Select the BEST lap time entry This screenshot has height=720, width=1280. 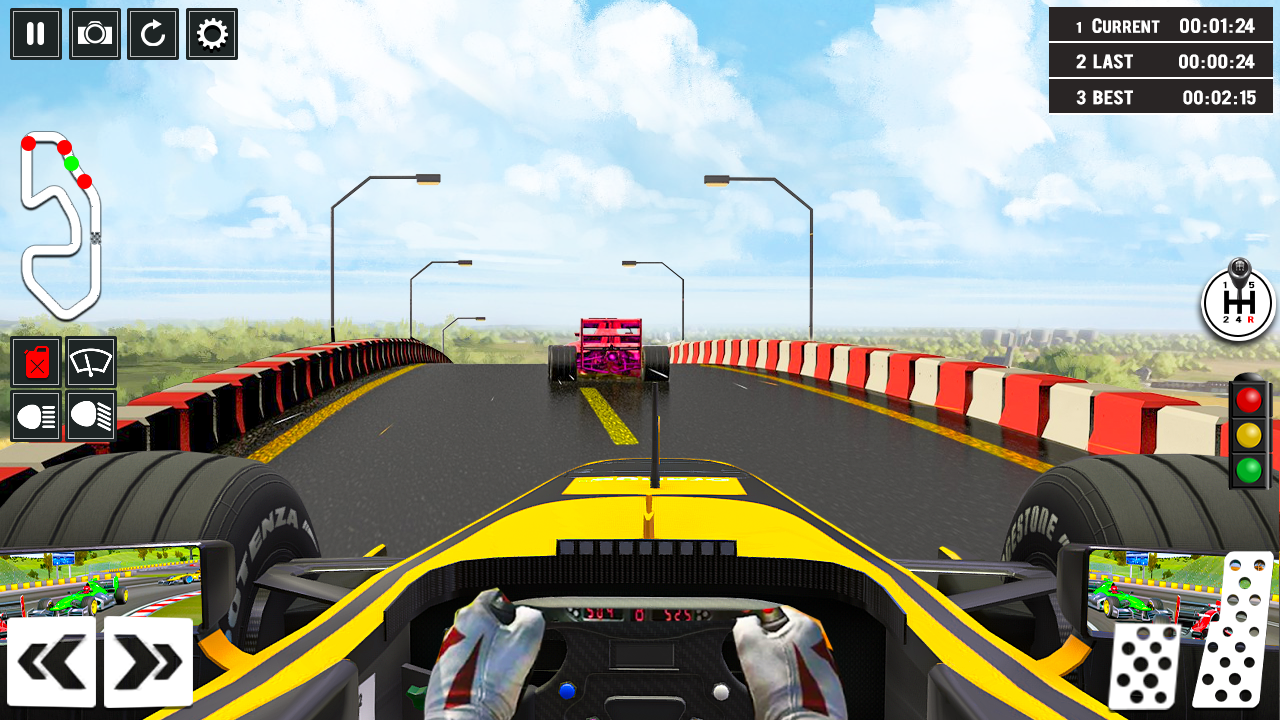1160,97
